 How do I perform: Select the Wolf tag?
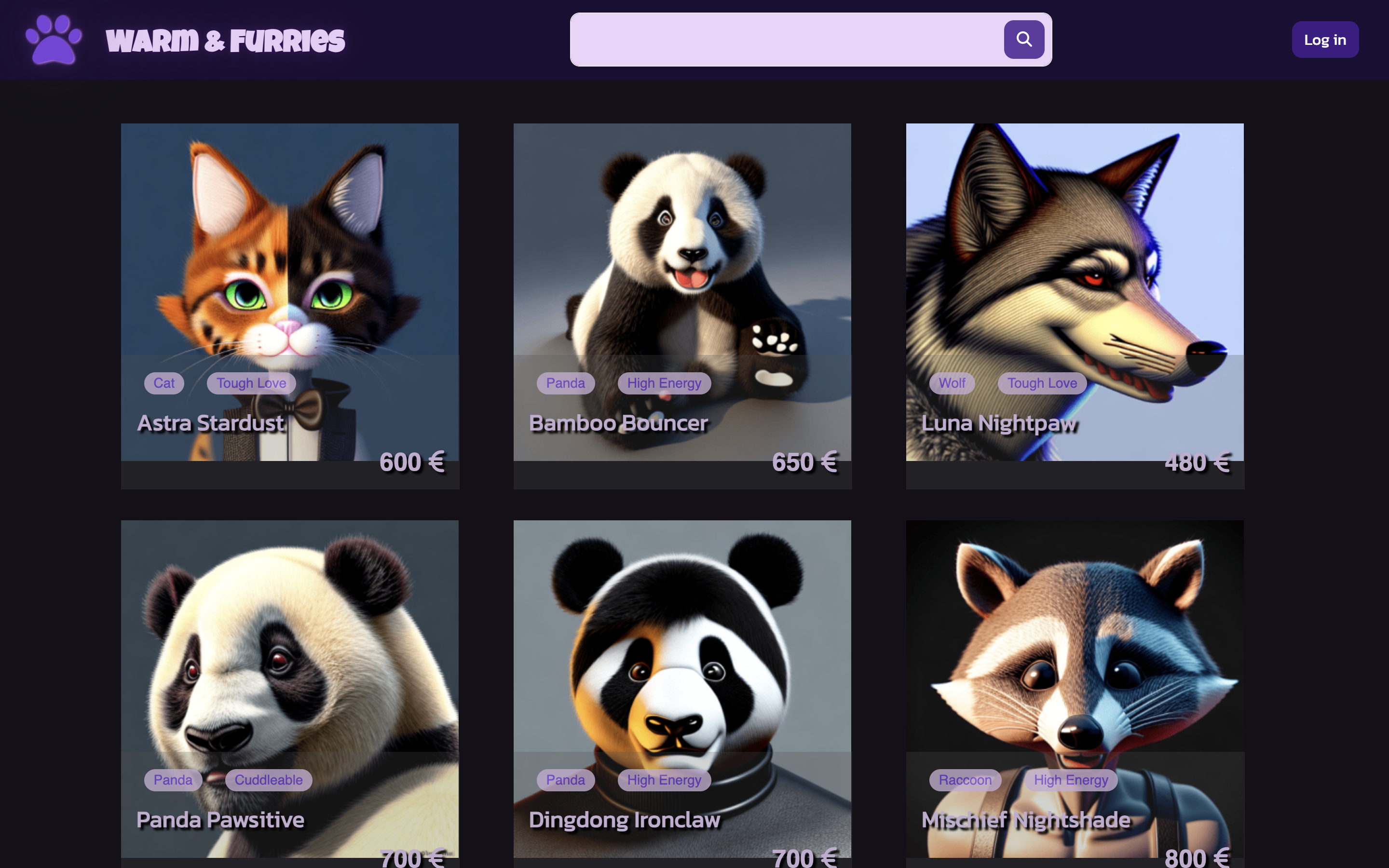pyautogui.click(x=952, y=383)
